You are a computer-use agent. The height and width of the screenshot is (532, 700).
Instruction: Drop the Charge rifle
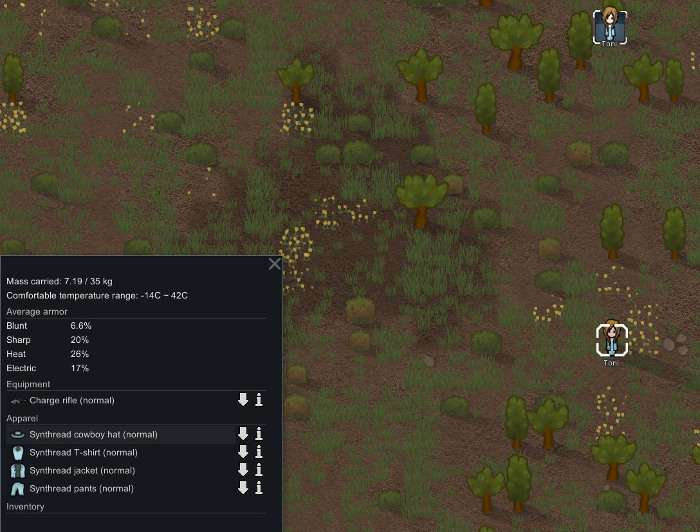coord(242,400)
